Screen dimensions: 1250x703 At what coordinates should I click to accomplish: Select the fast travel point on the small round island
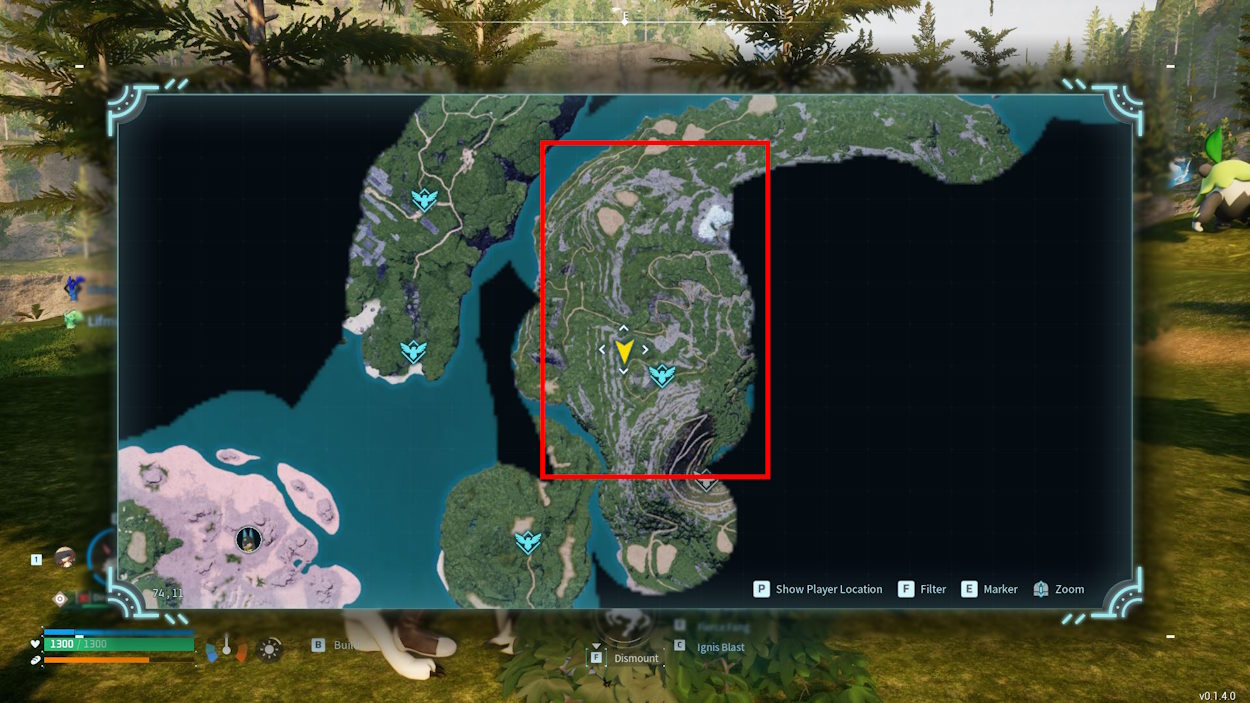pos(527,543)
